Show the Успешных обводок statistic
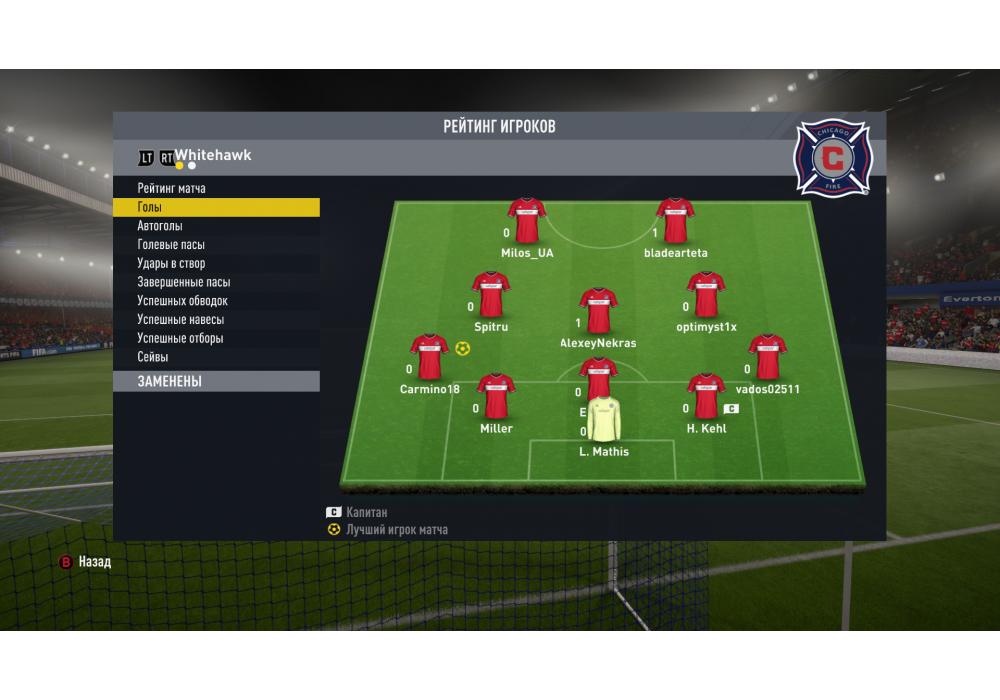 (182, 301)
